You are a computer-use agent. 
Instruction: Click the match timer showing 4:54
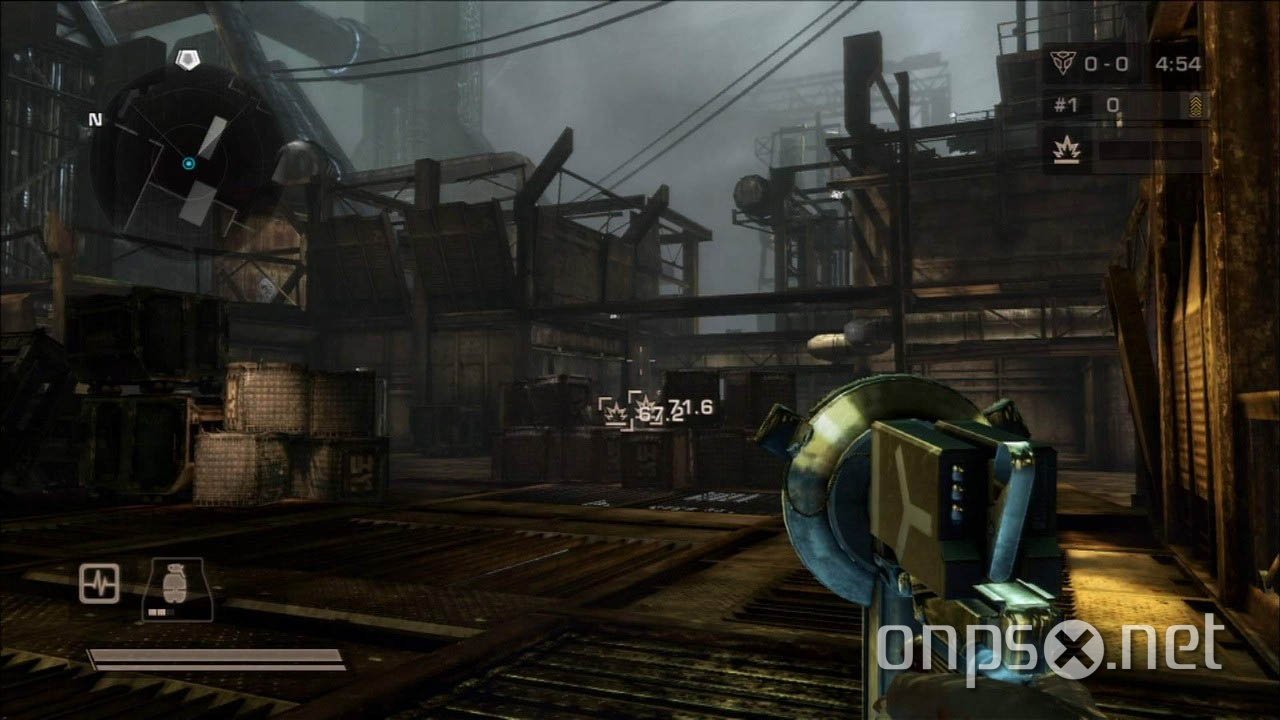(x=1178, y=63)
